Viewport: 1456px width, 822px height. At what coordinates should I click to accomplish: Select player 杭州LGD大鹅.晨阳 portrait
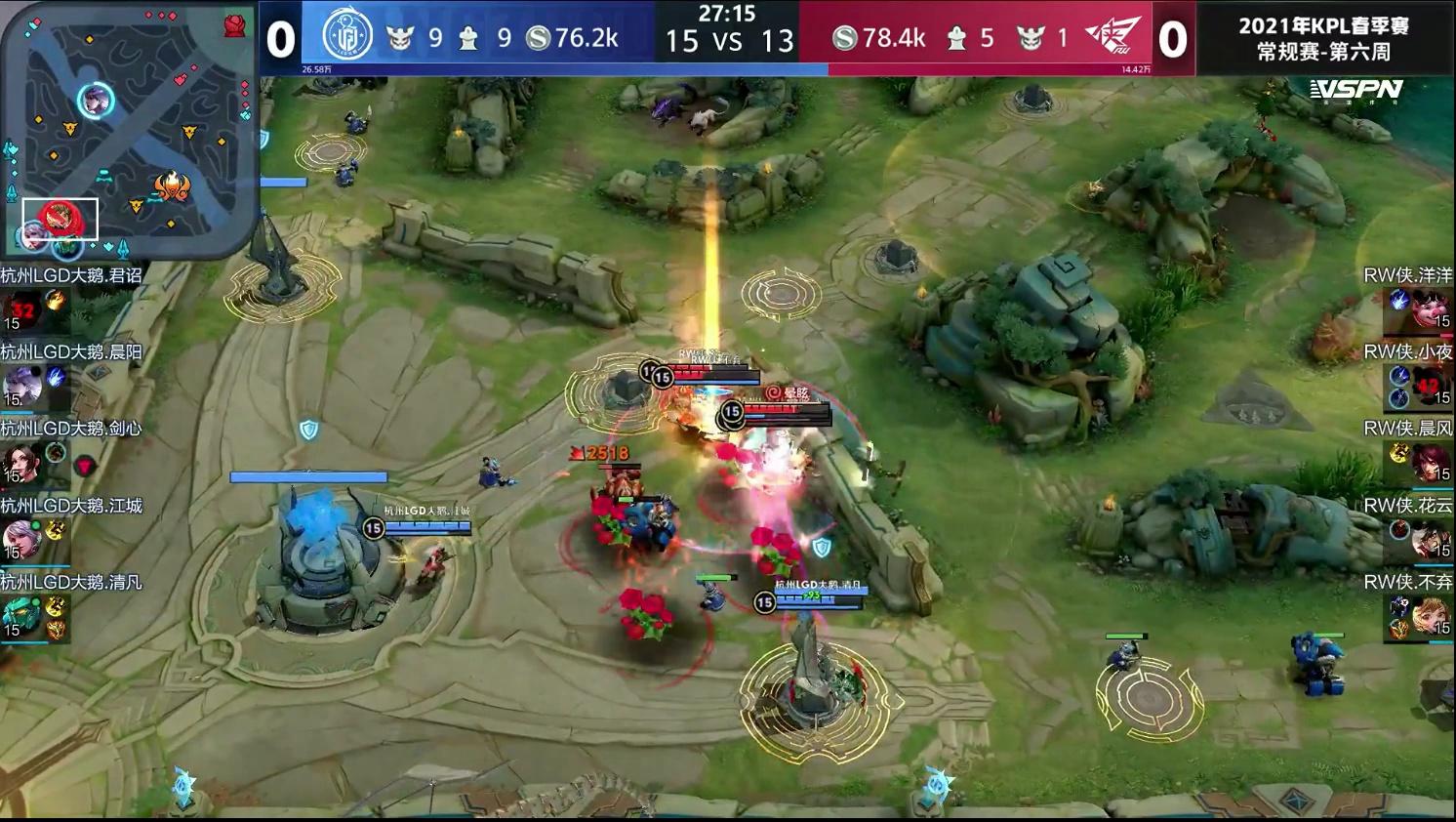point(21,386)
